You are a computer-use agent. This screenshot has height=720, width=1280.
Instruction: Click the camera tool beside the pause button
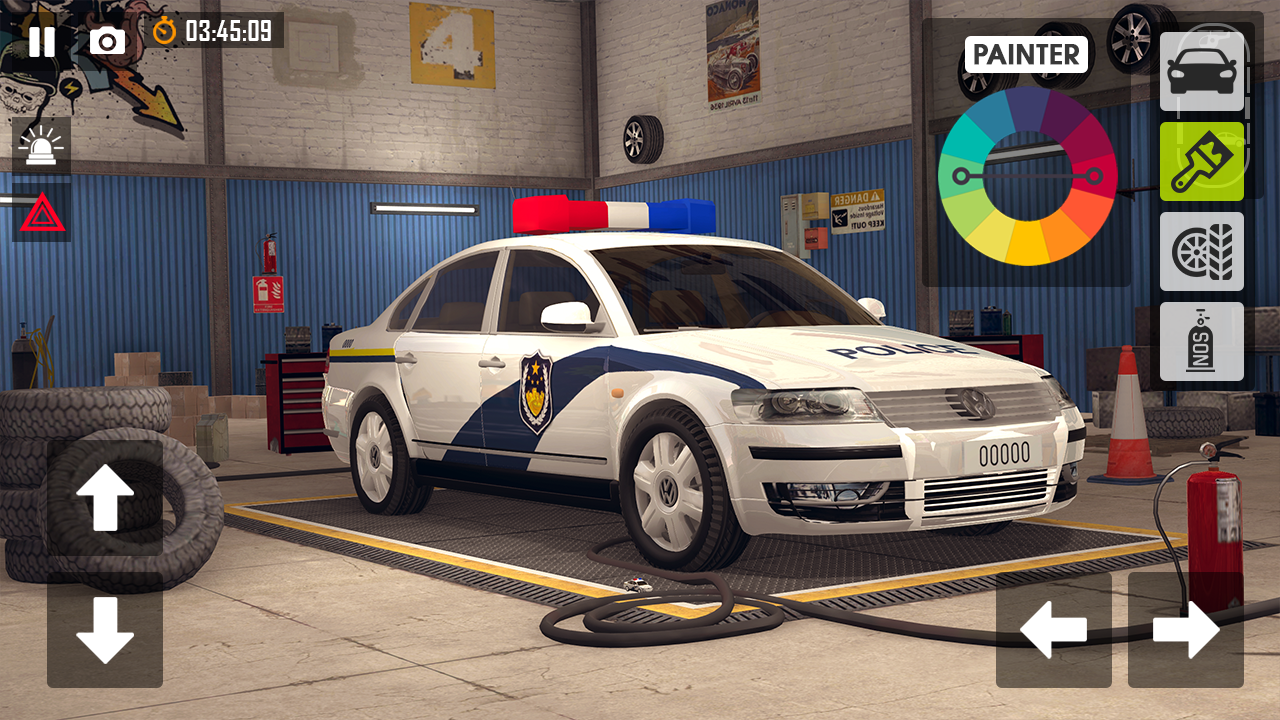tap(108, 41)
